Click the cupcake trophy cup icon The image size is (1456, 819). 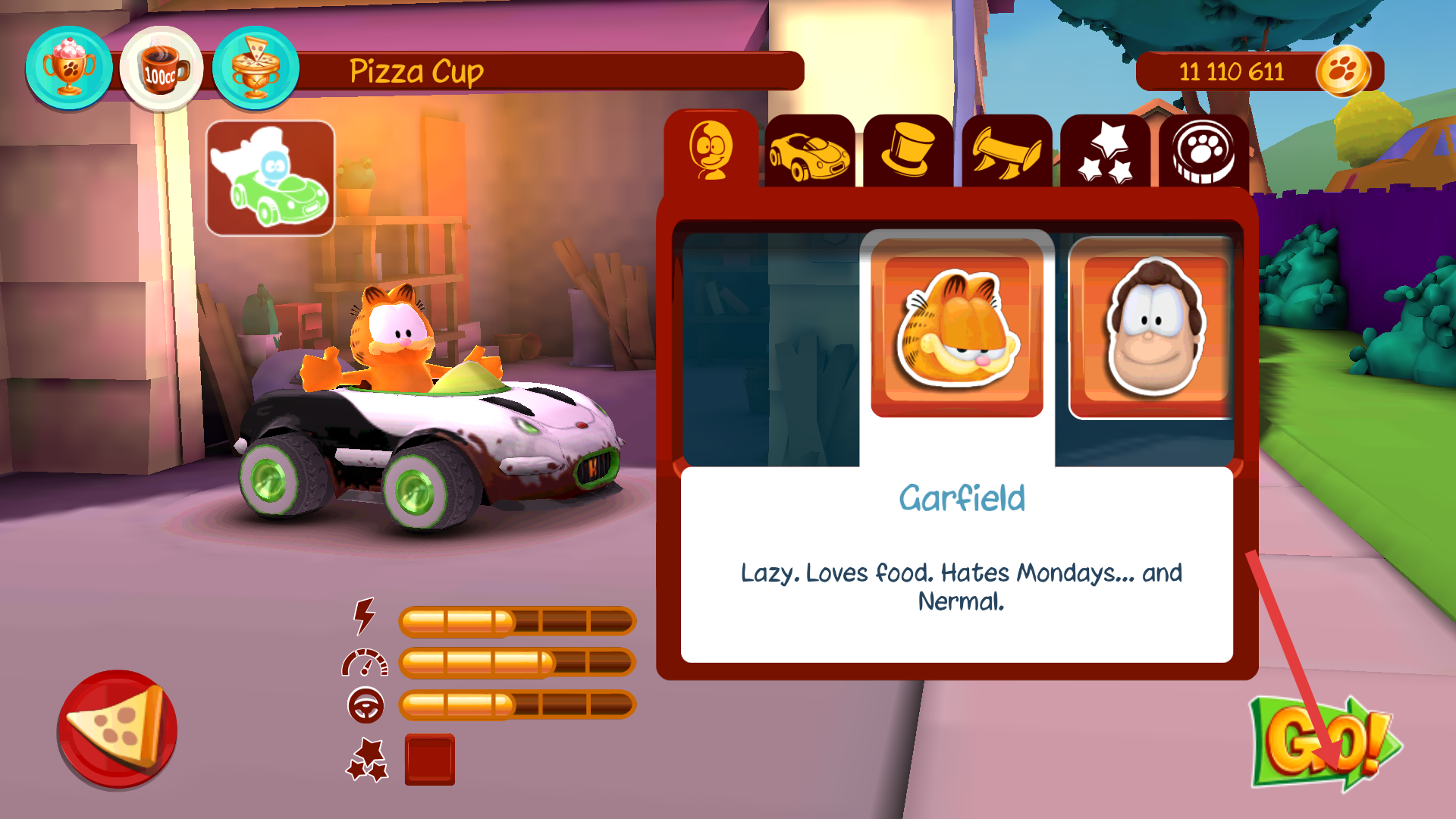click(69, 68)
